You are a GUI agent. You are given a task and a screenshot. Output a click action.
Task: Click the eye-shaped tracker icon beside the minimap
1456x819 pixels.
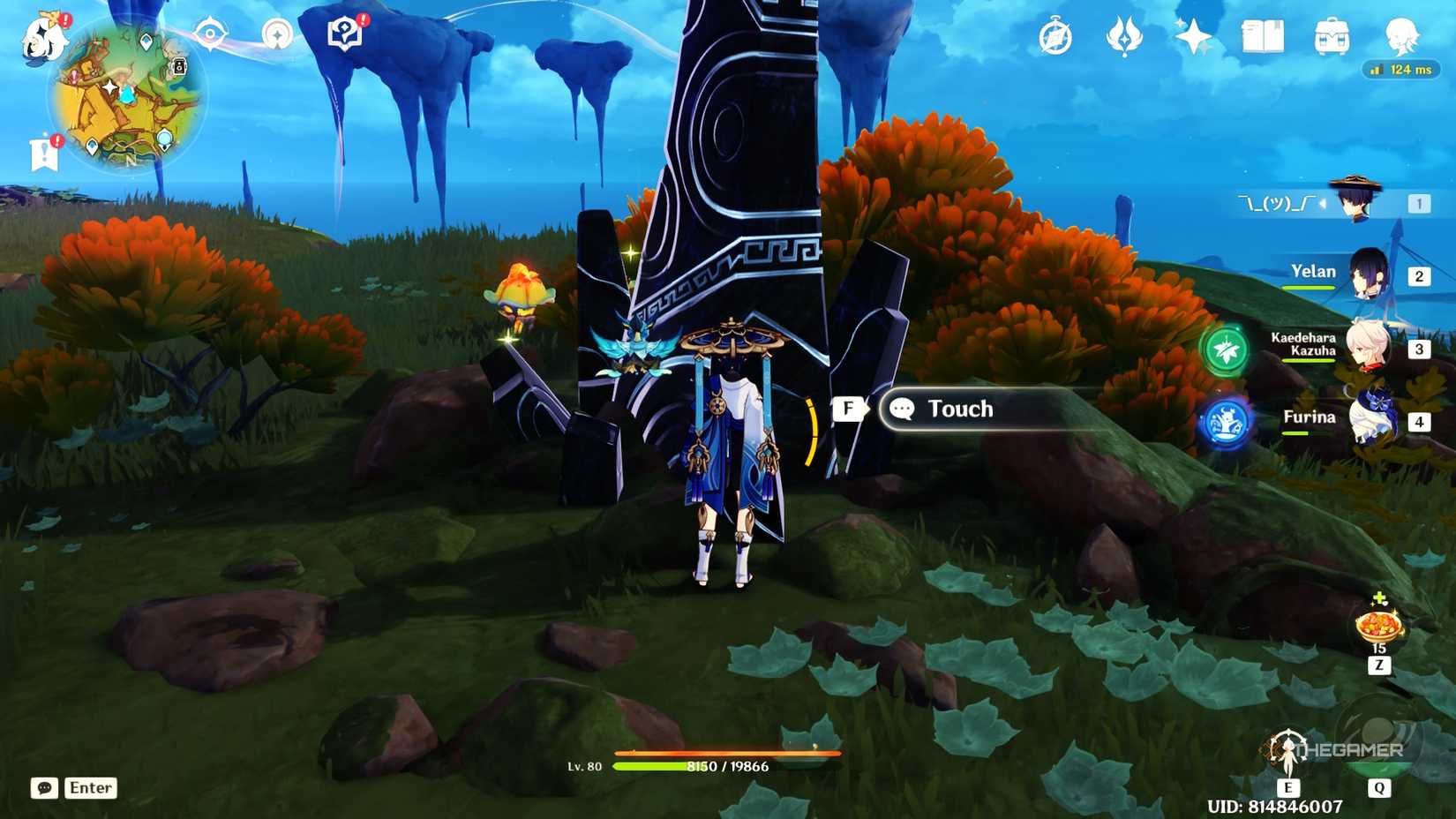(212, 32)
